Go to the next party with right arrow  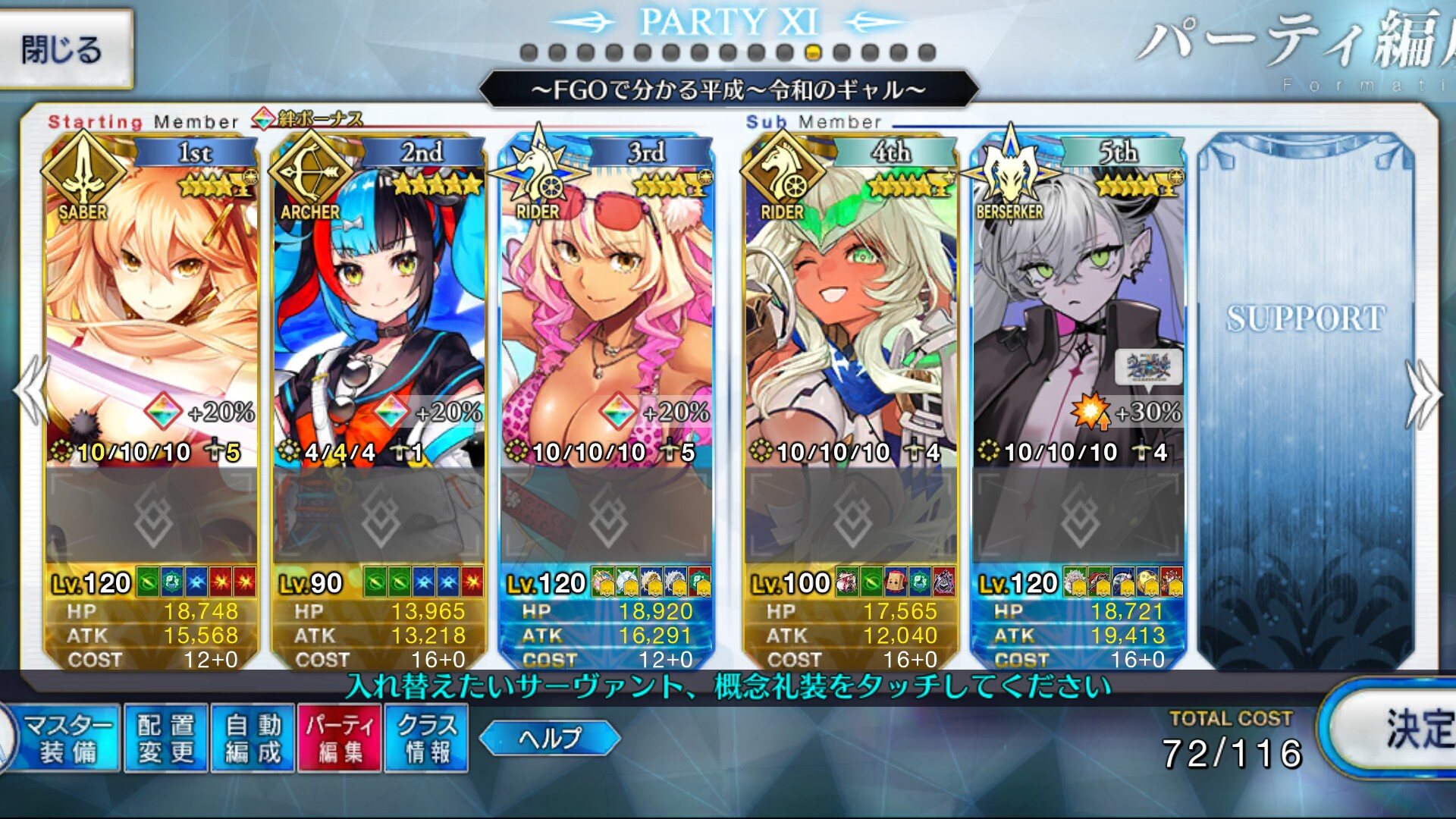click(1423, 394)
